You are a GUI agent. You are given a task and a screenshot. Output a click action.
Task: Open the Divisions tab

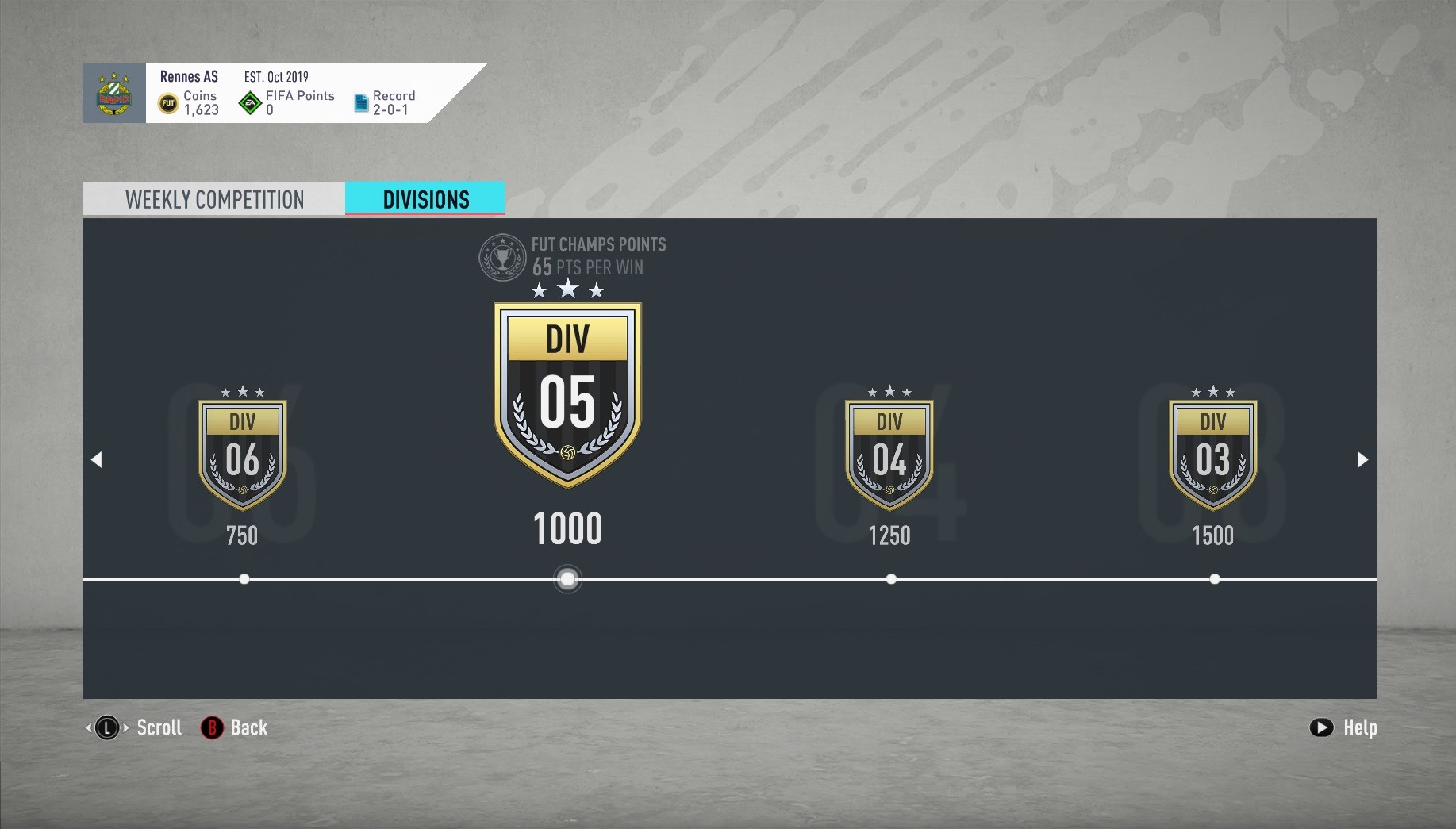click(425, 199)
